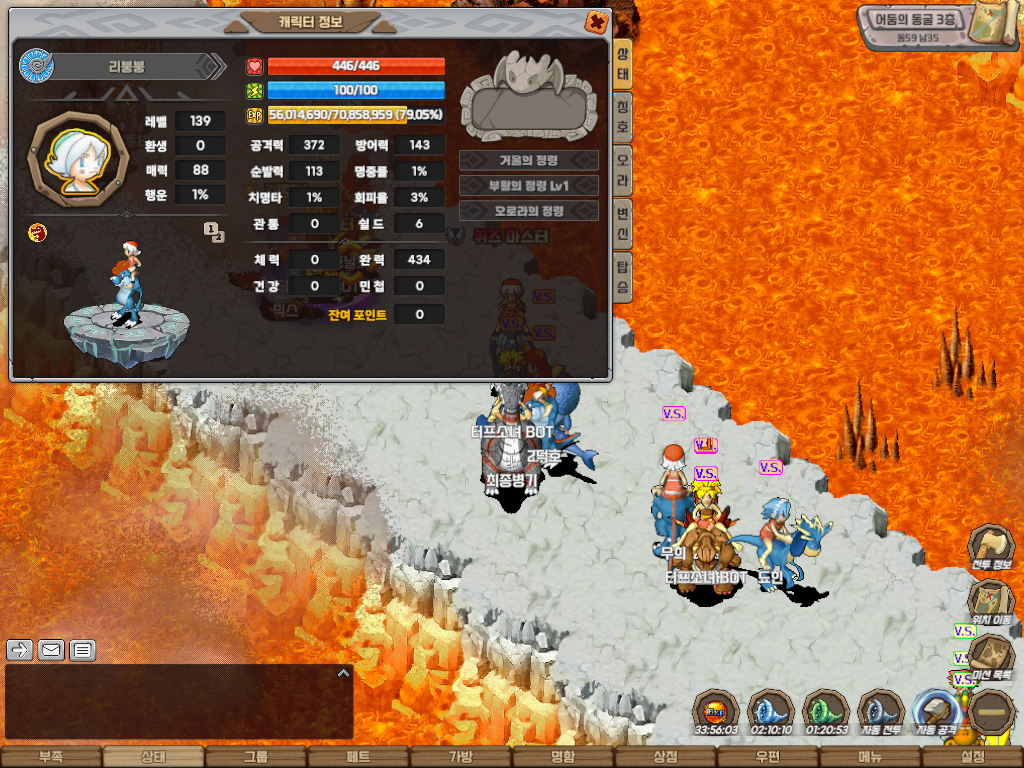Click the 거울의 정령 button
Screen dimensions: 1024x768
point(528,160)
